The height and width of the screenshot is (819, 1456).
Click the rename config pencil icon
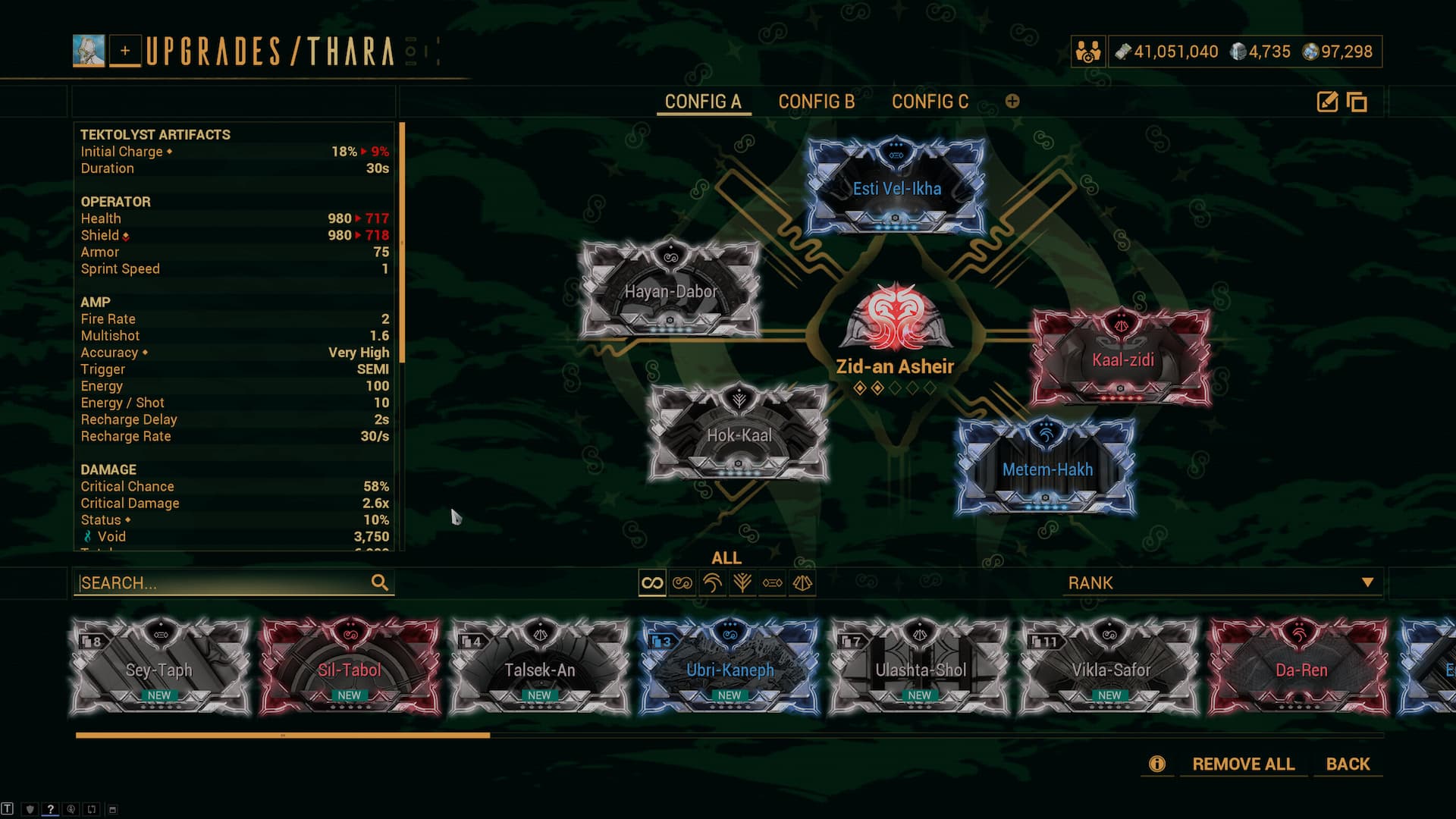coord(1327,102)
